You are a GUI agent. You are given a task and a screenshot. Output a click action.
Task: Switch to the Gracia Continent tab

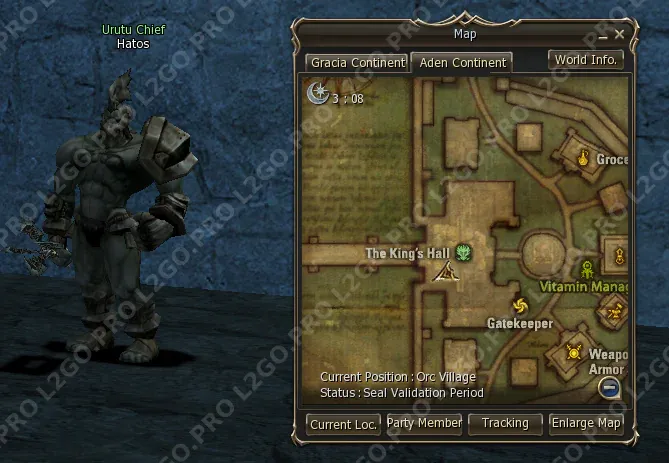[357, 62]
